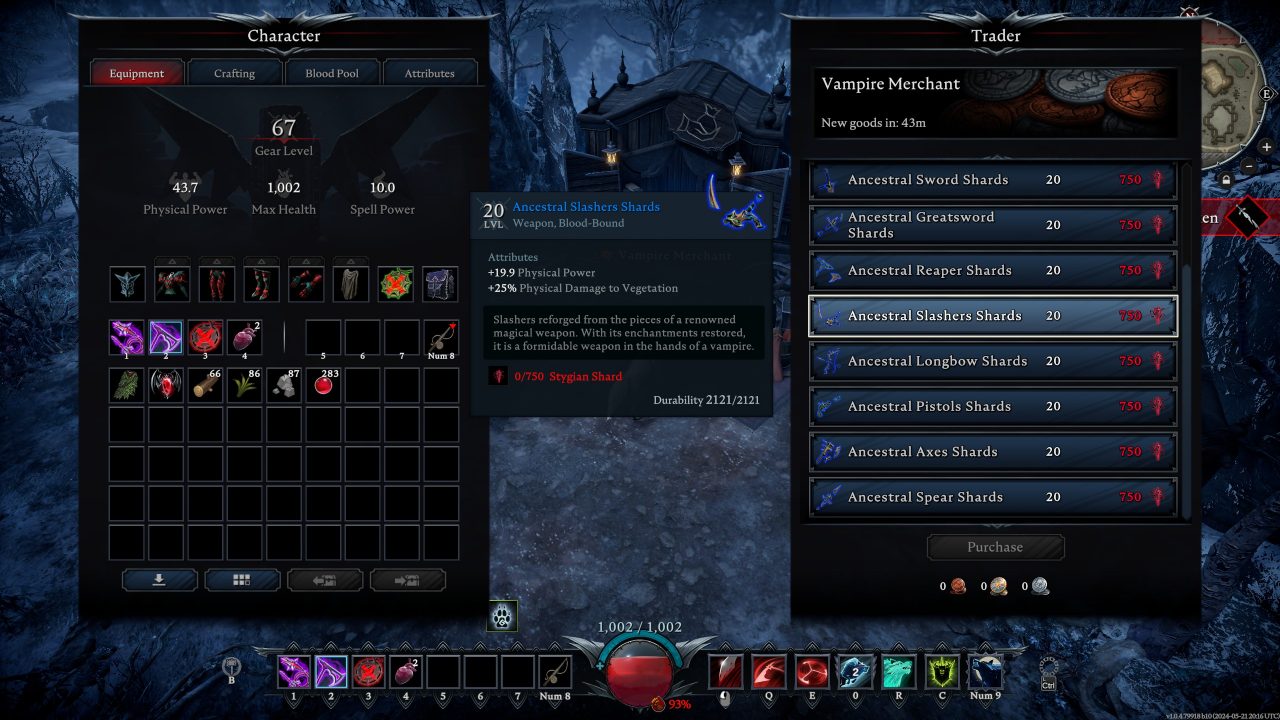Select the Ancestral Longbow Shards listing
Viewport: 1280px width, 720px height.
992,361
